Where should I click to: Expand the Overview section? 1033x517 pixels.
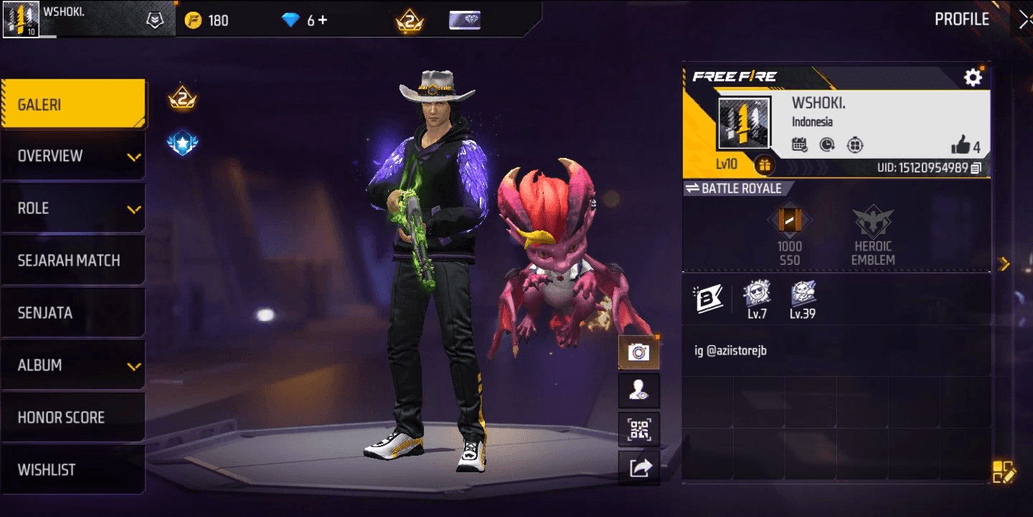72,156
